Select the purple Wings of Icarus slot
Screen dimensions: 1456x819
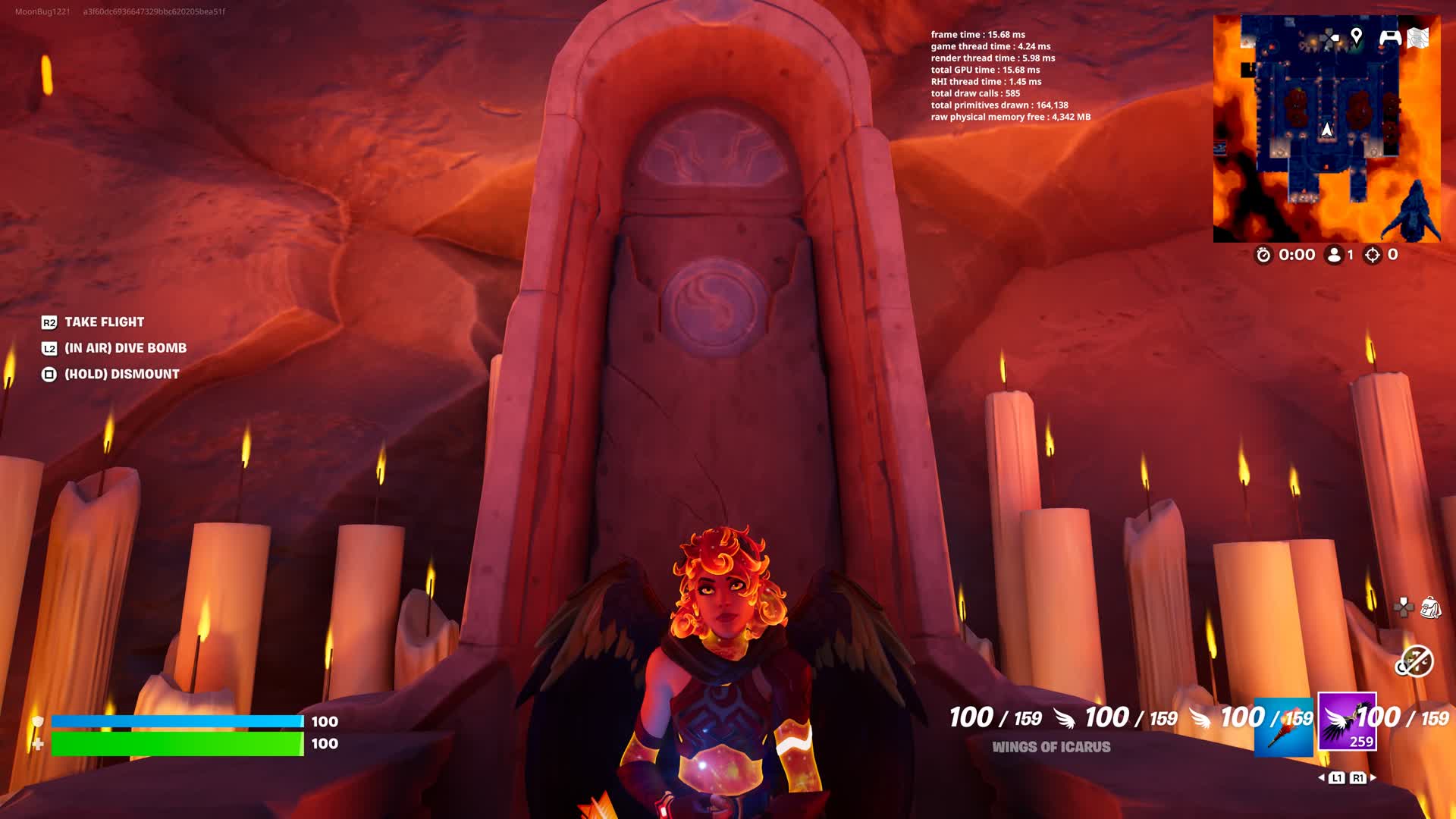coord(1347,721)
